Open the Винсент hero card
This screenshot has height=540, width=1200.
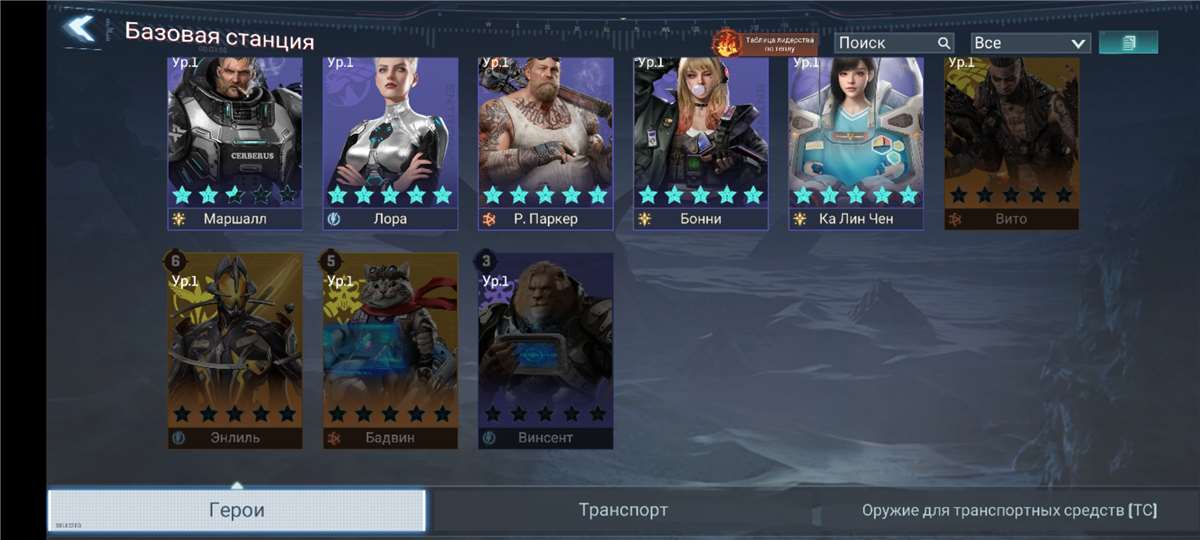pyautogui.click(x=545, y=348)
